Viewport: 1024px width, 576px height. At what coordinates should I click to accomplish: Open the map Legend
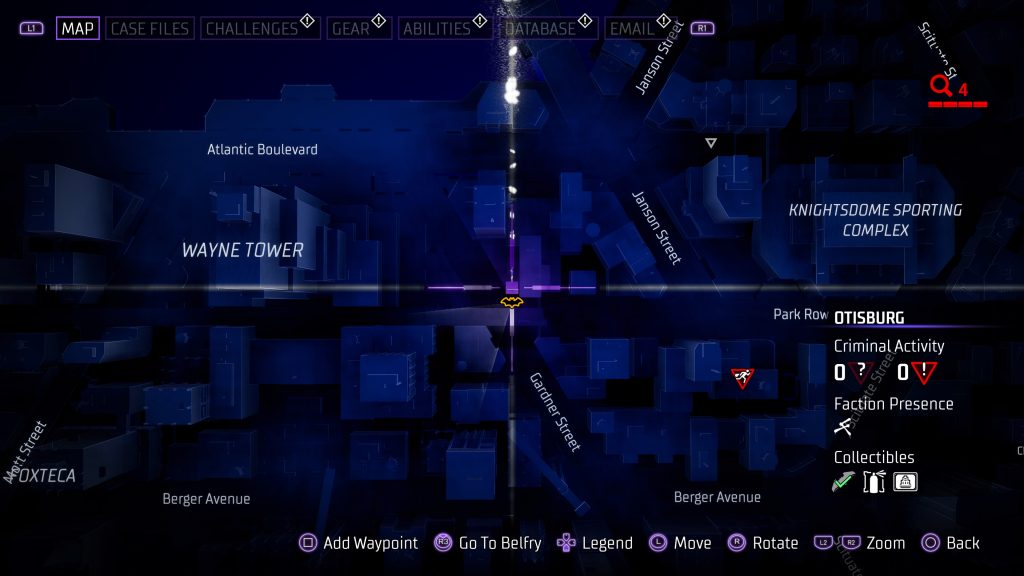595,543
